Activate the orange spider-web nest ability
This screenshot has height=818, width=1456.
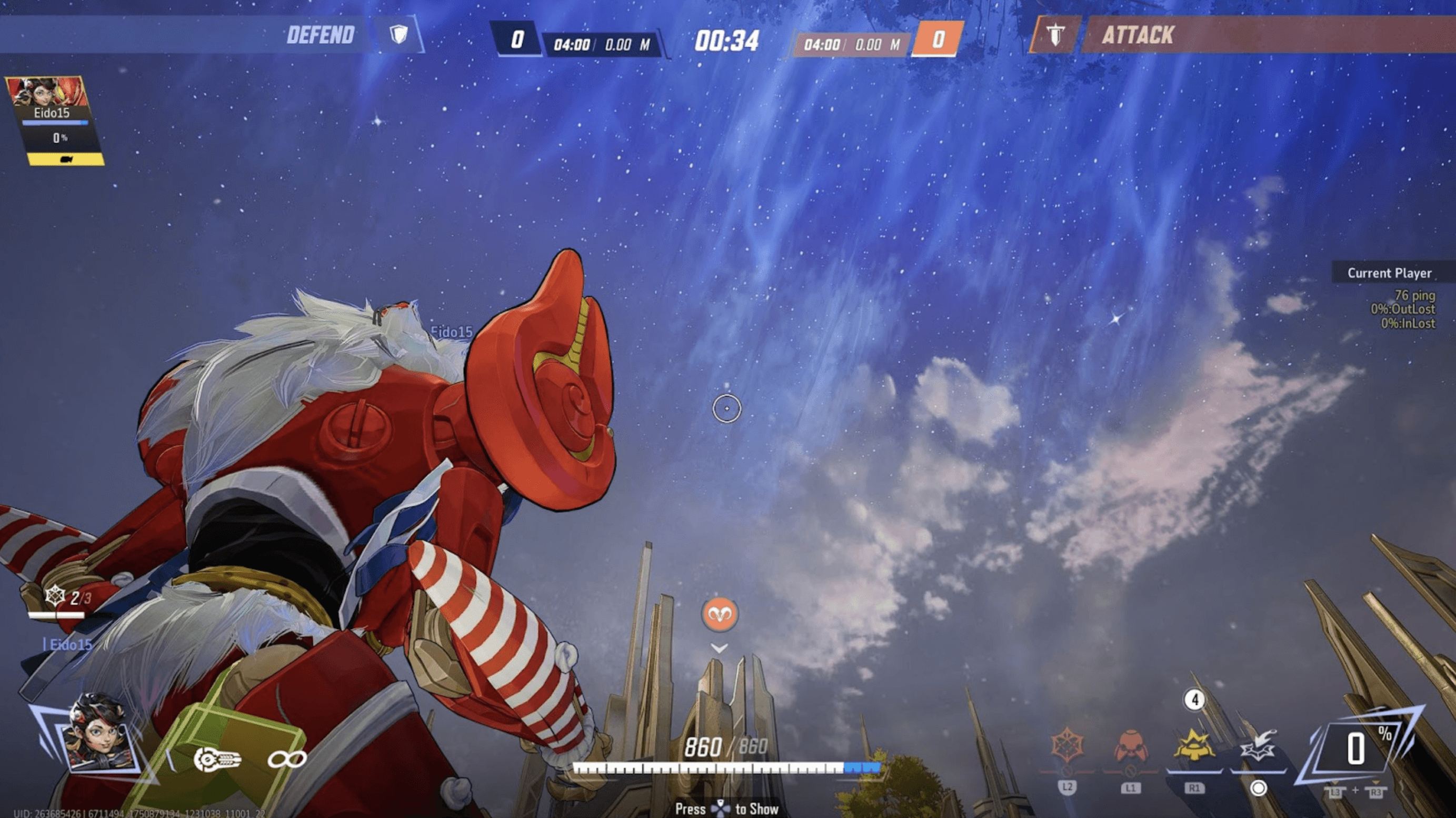[1067, 745]
